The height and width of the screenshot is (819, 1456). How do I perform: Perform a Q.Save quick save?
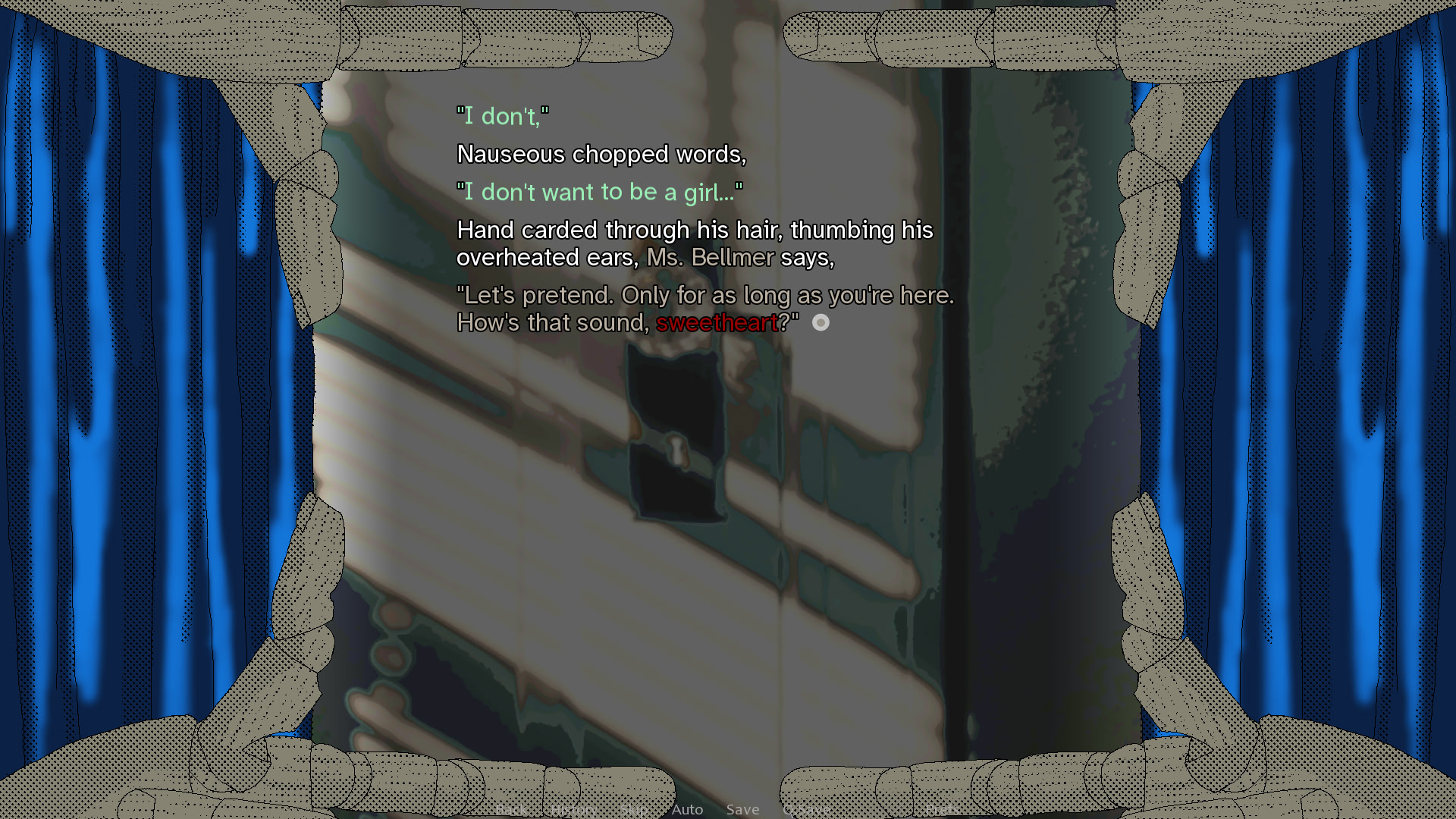(x=806, y=809)
